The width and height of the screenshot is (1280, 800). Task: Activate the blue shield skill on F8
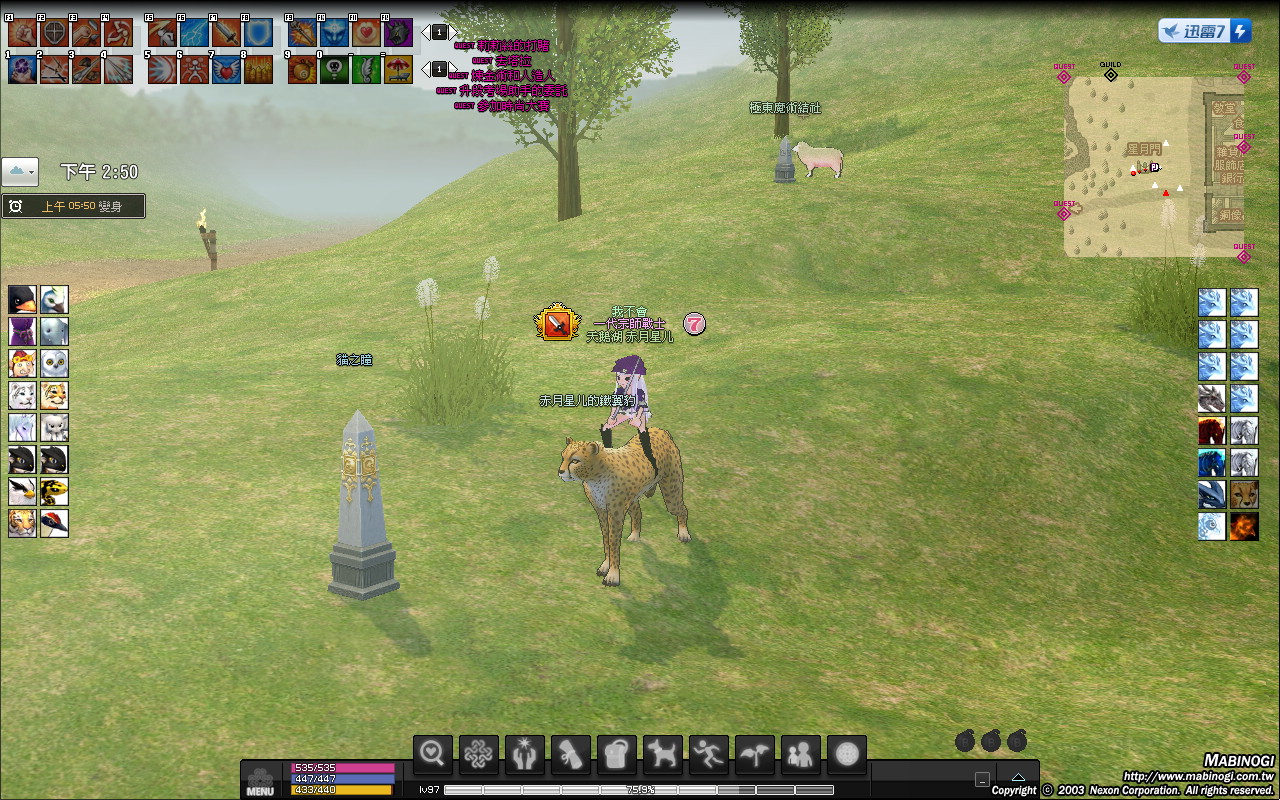(258, 33)
